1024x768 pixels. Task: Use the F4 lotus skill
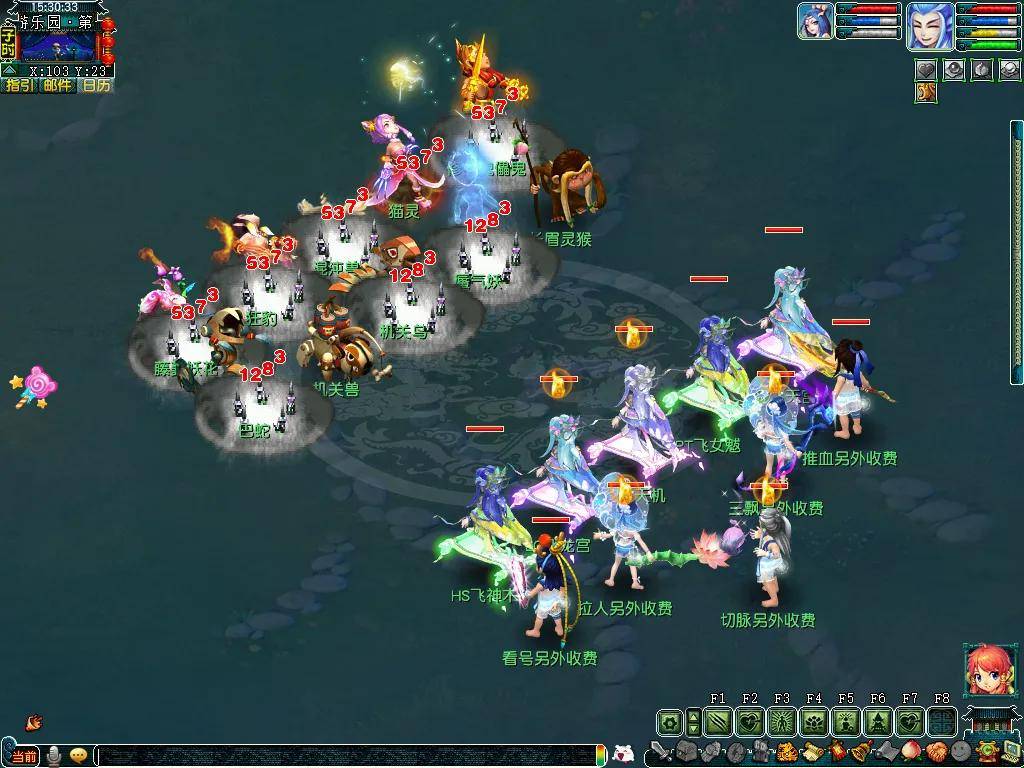point(814,721)
